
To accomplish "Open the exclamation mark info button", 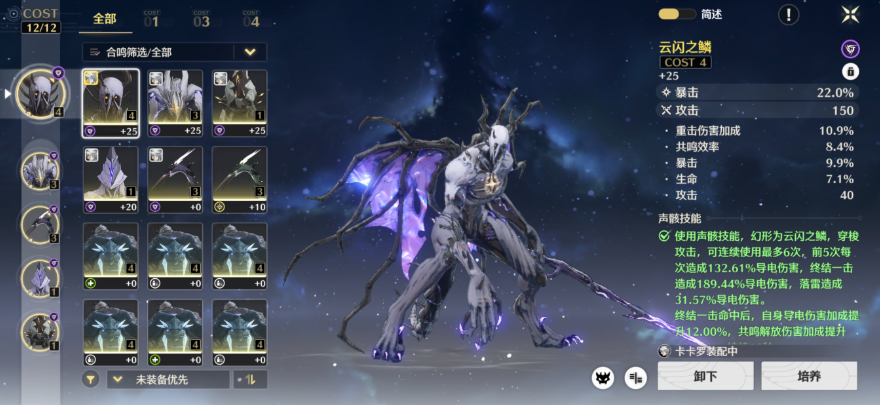I will coord(789,14).
